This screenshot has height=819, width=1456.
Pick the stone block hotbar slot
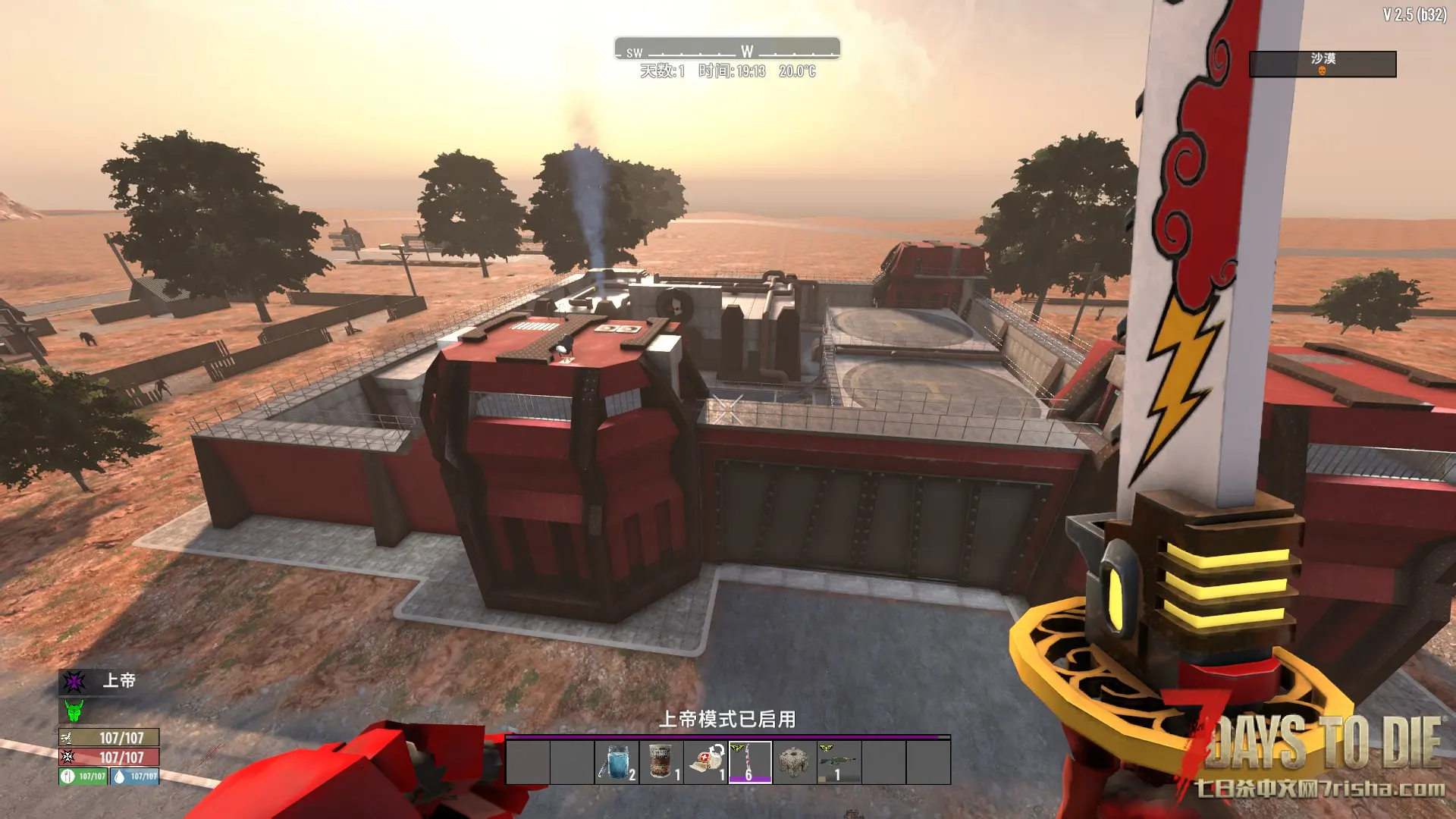pos(794,762)
